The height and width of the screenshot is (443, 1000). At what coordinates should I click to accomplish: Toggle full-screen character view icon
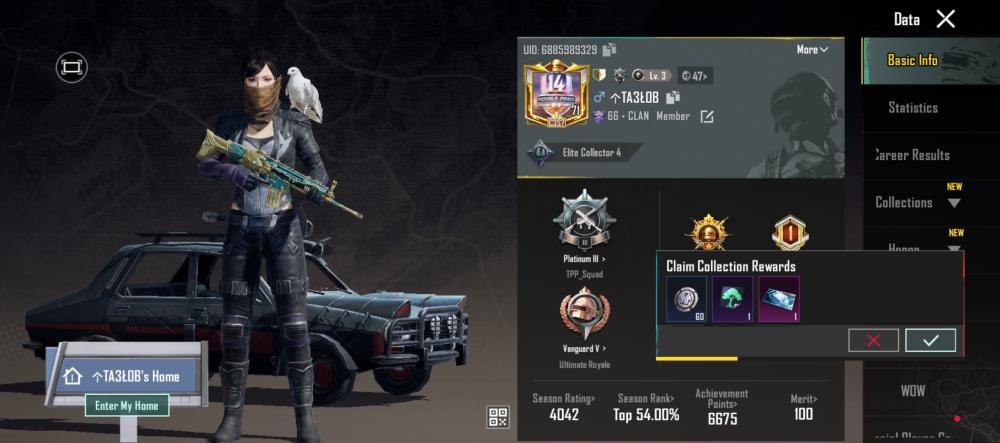pyautogui.click(x=71, y=67)
